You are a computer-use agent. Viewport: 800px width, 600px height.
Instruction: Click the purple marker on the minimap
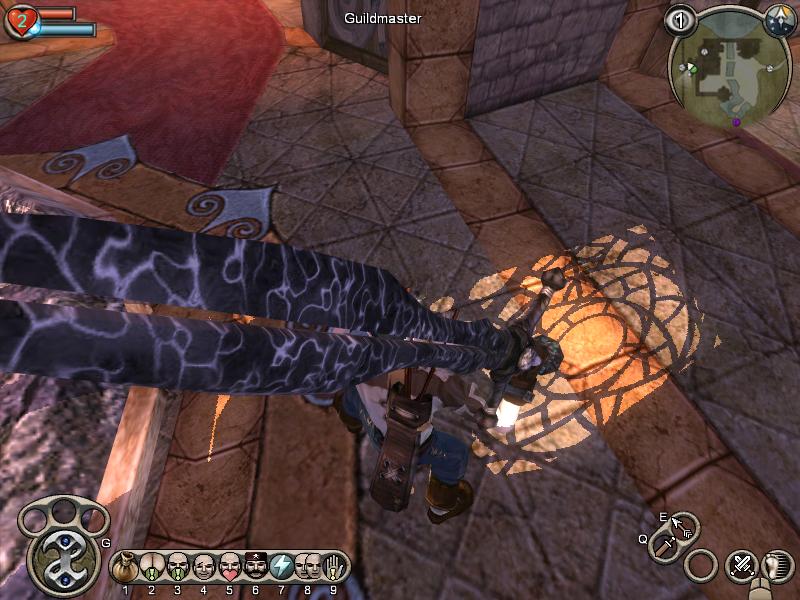point(737,122)
